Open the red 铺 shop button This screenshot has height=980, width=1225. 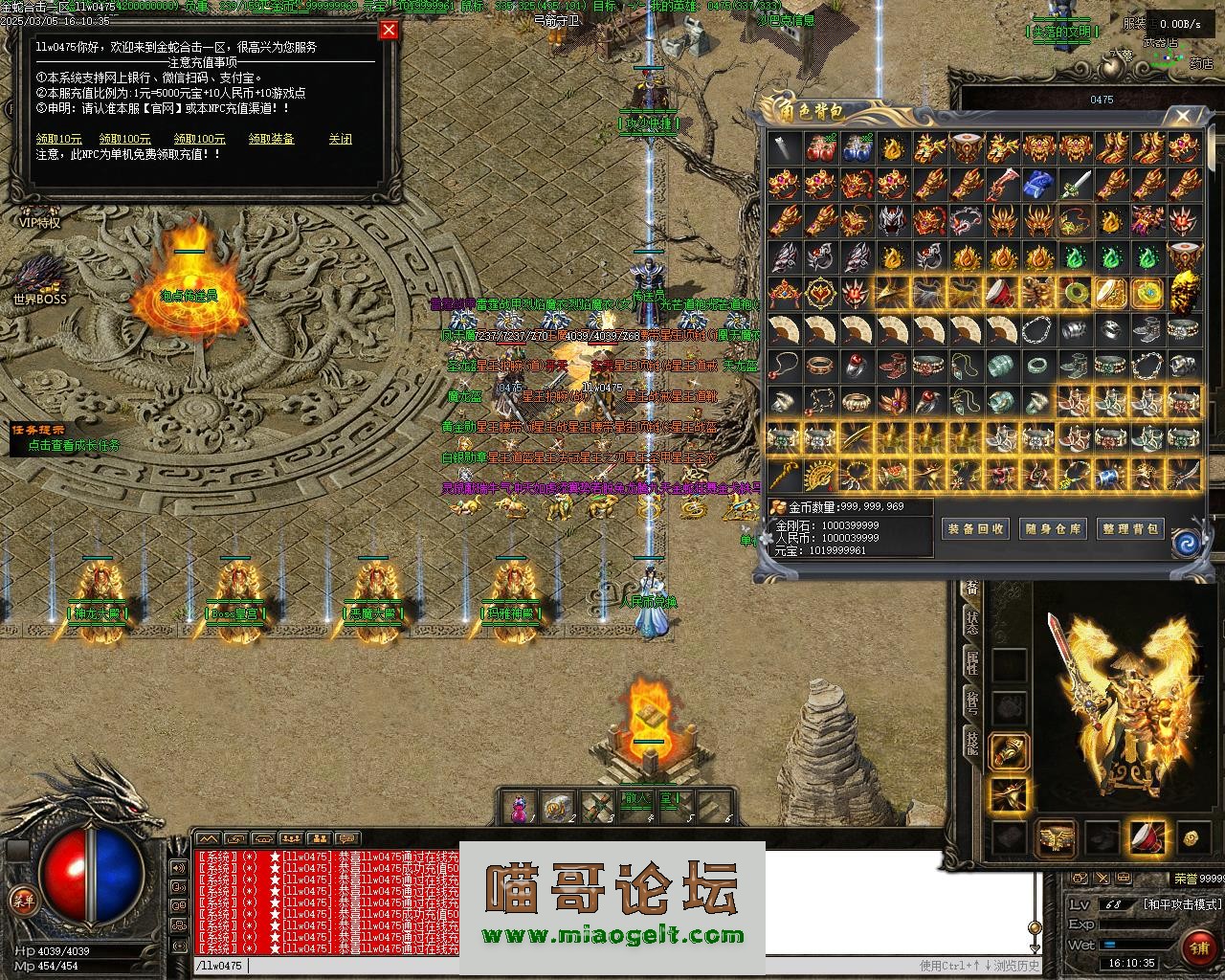[x=1197, y=947]
